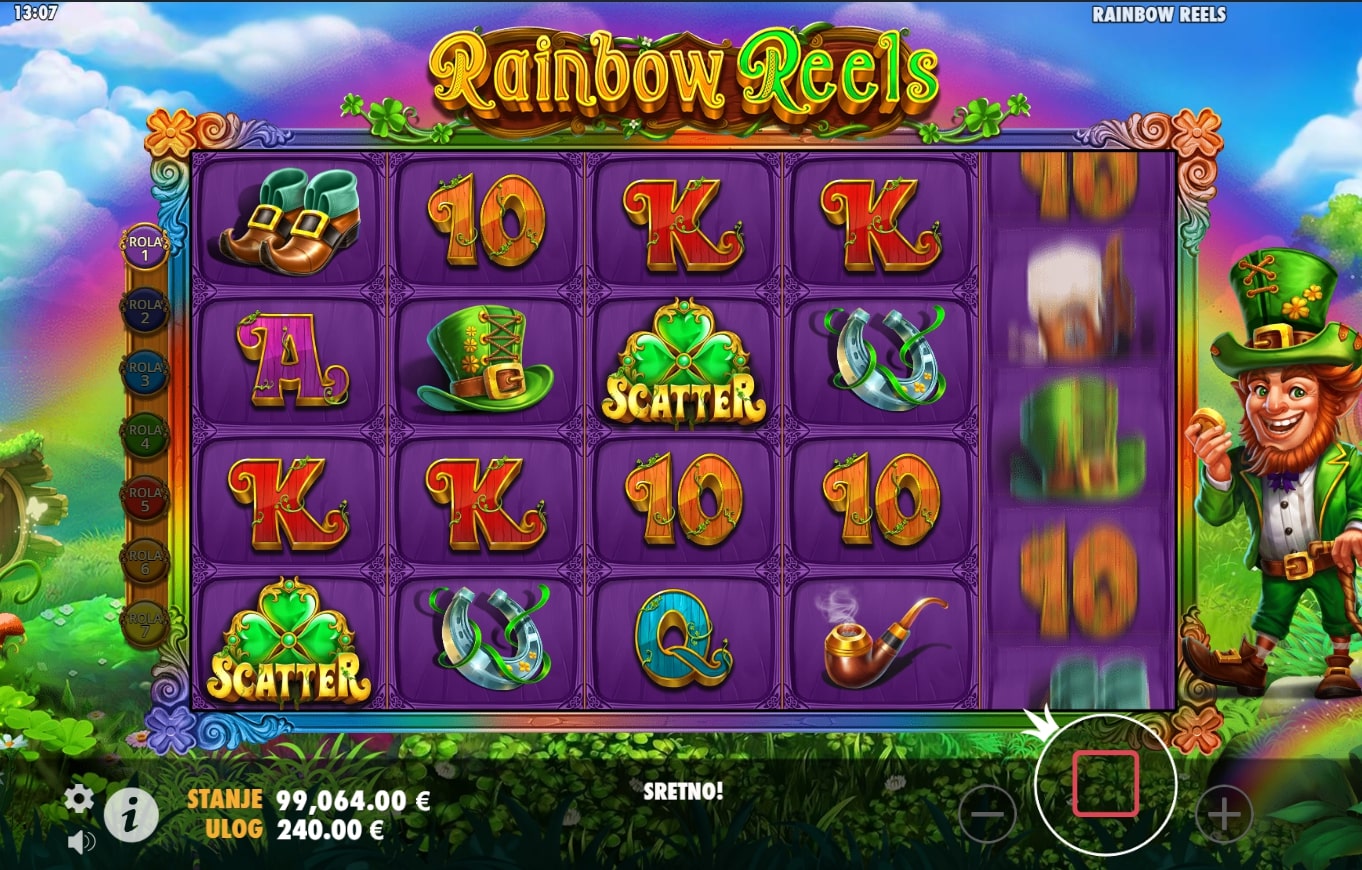Stop the spinning reels with the red square button
The width and height of the screenshot is (1362, 870).
tap(1105, 784)
